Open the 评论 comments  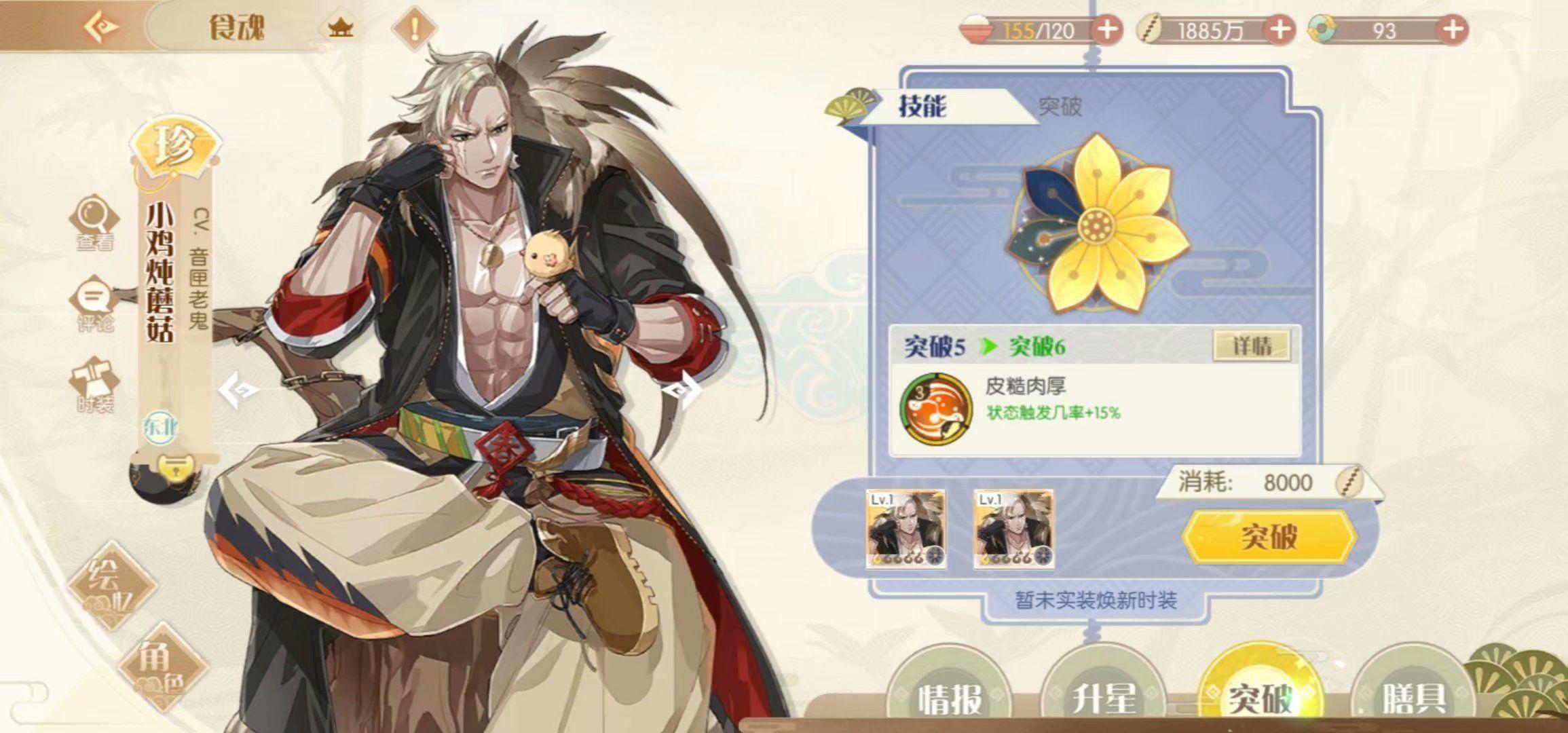[94, 304]
